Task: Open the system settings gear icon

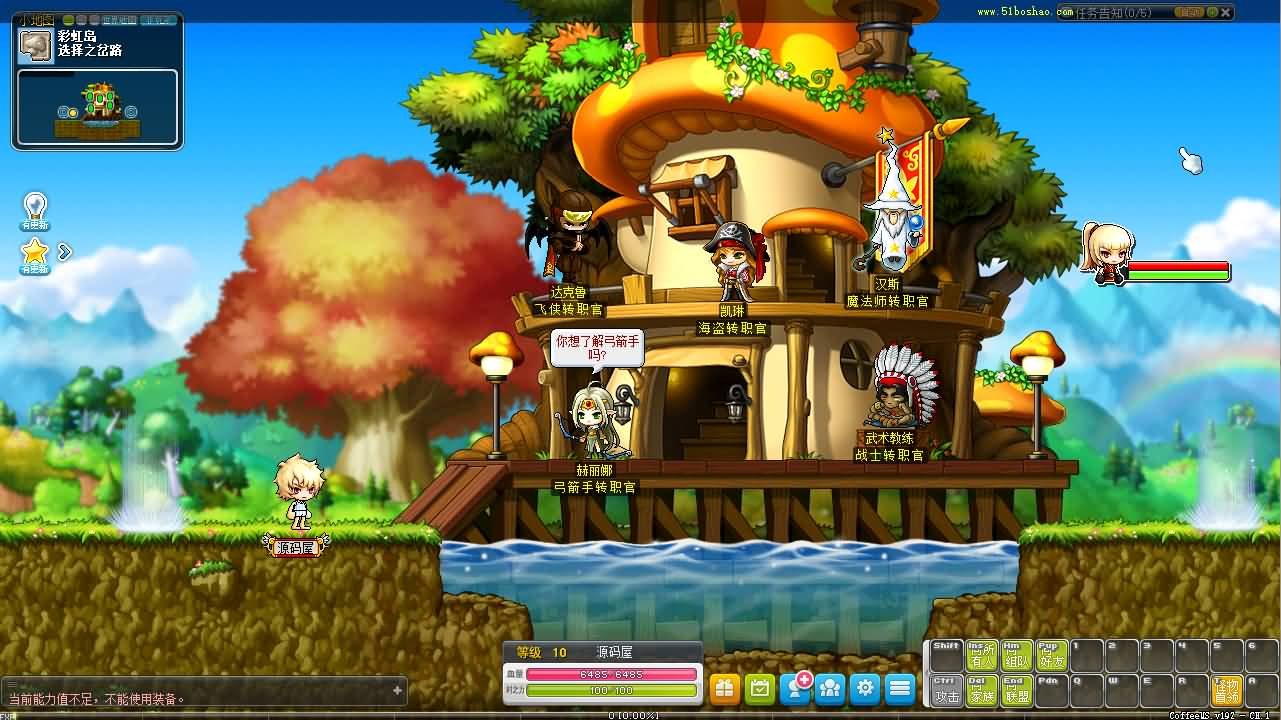Action: (865, 688)
